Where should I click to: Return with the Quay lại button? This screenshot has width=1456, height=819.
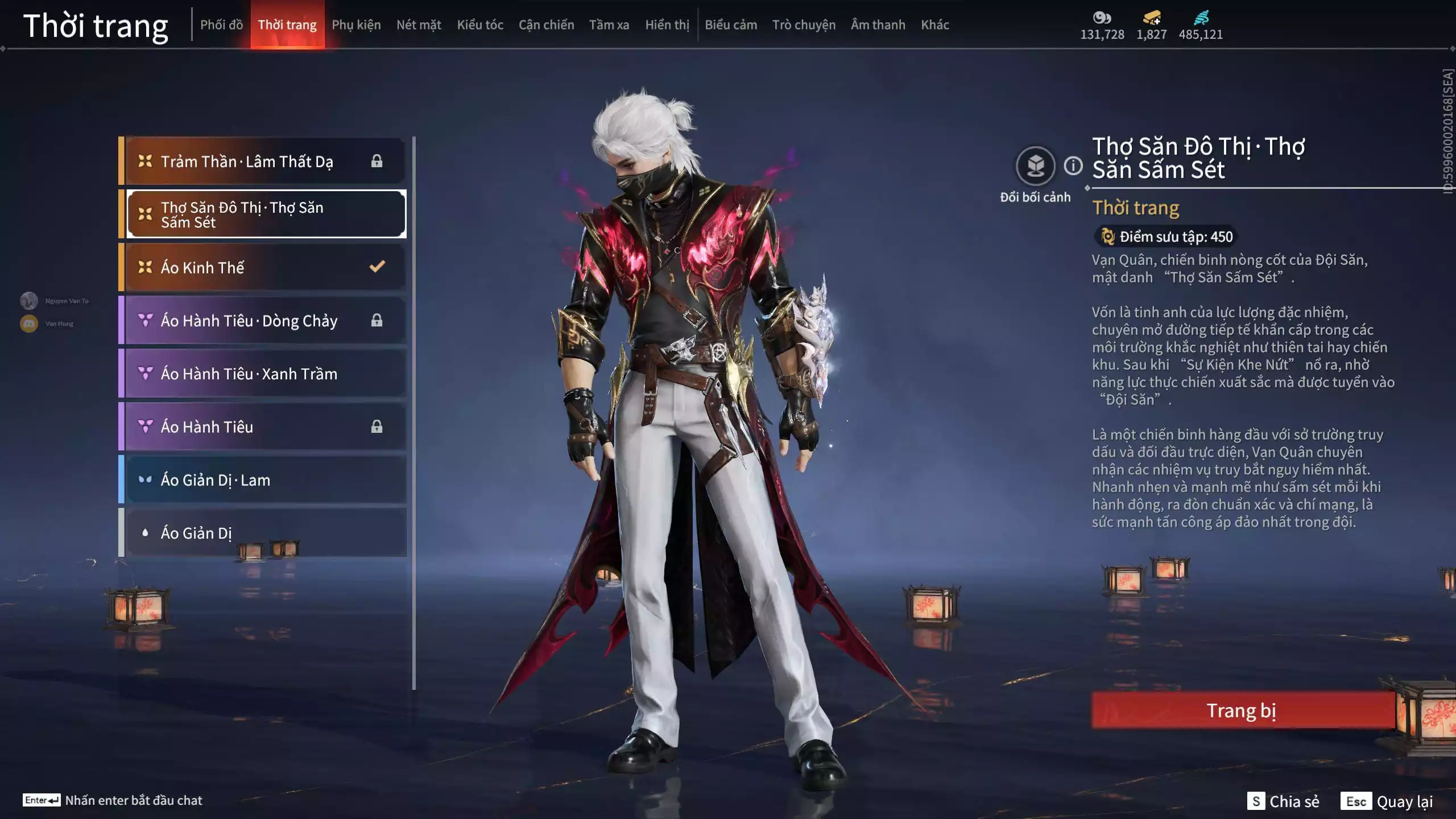pyautogui.click(x=1387, y=801)
